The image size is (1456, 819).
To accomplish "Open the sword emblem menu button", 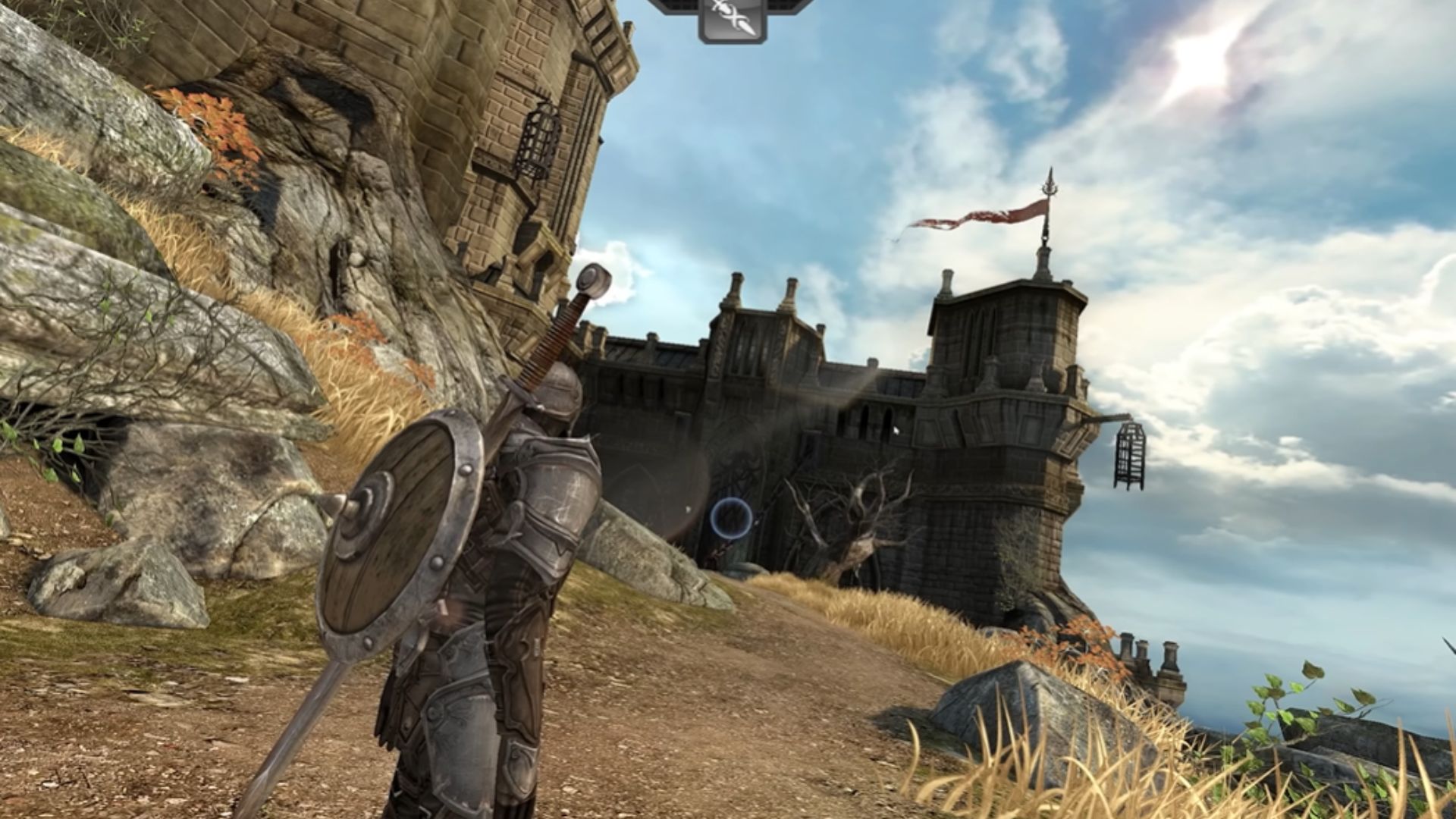I will [x=732, y=18].
